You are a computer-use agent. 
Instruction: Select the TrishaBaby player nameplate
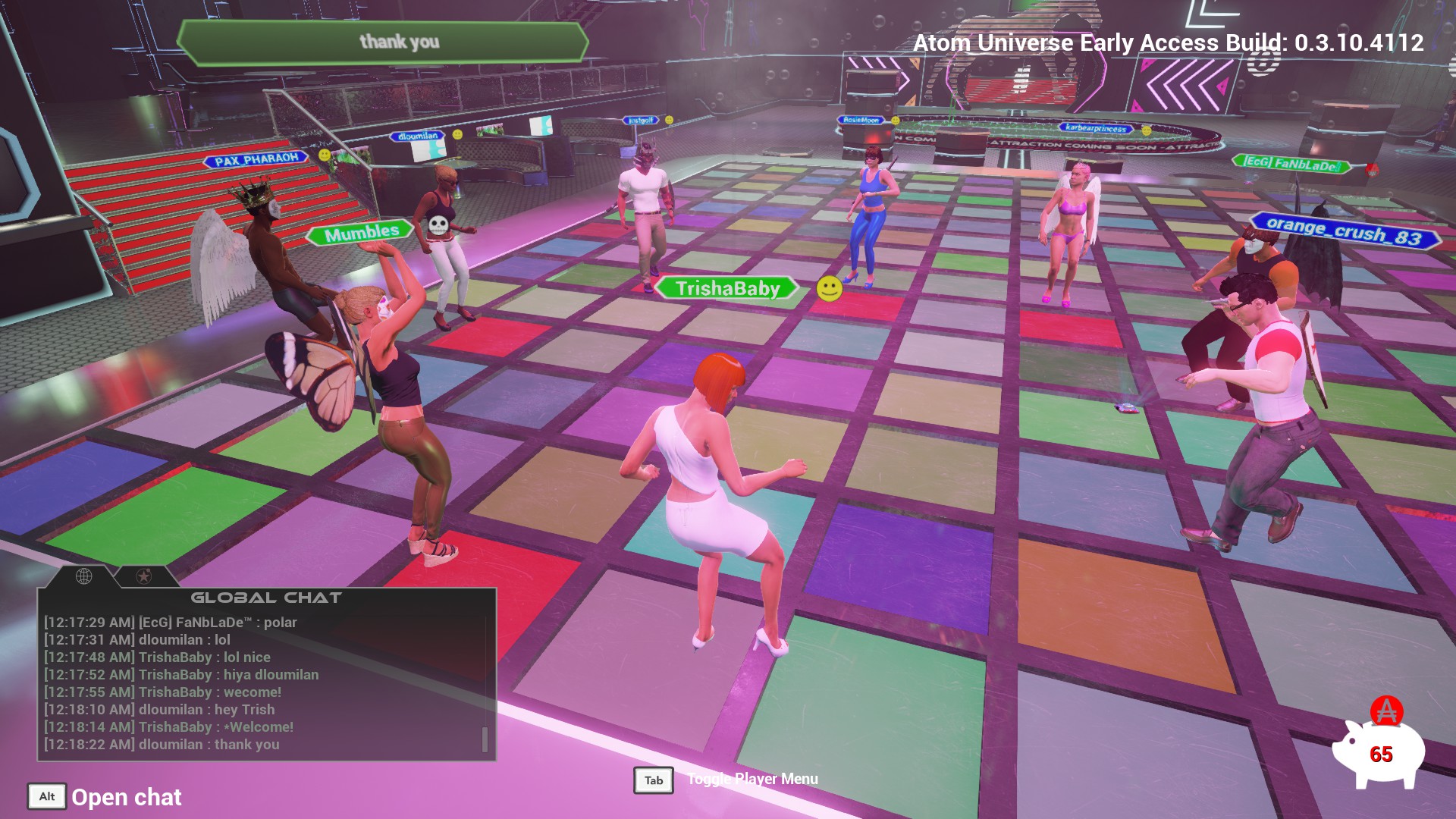[727, 288]
